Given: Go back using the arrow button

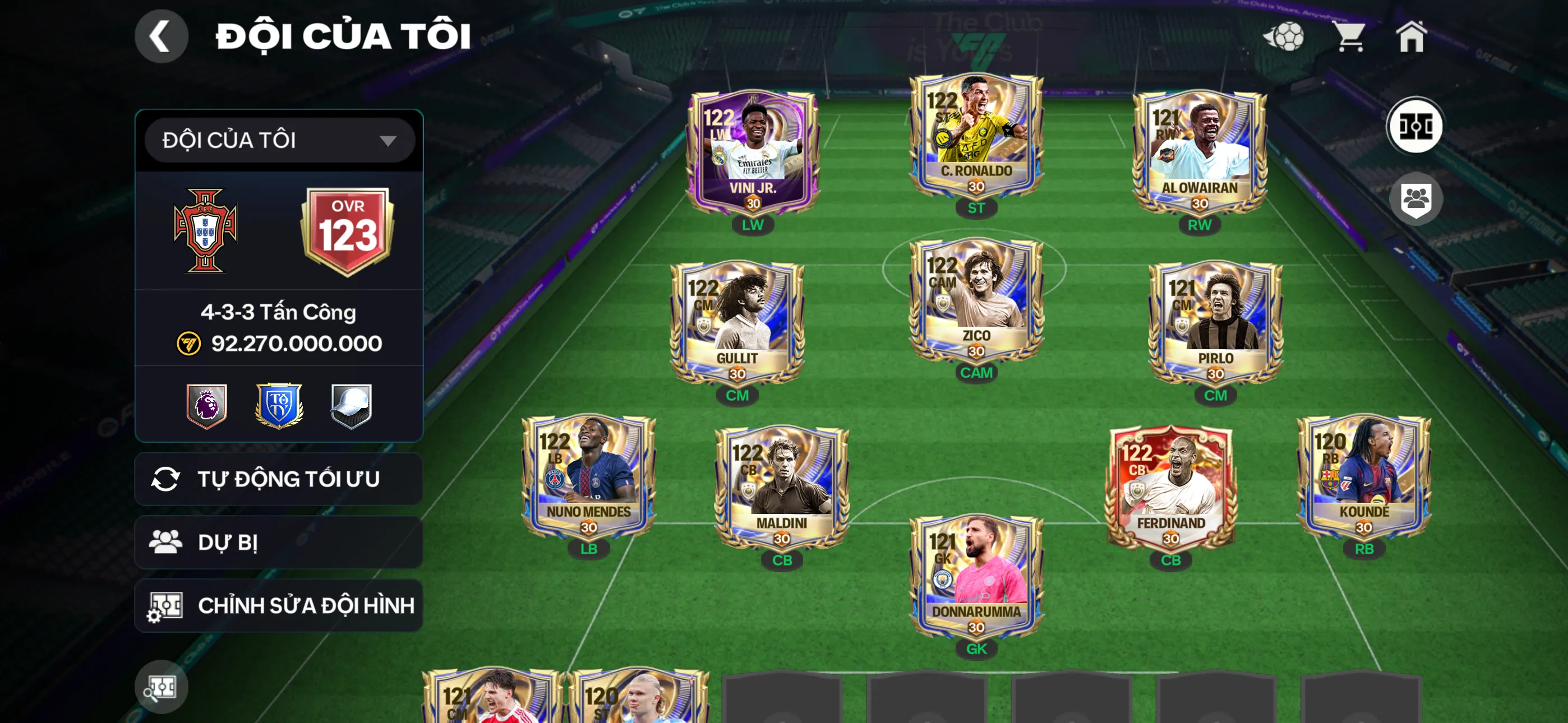Looking at the screenshot, I should click(161, 36).
